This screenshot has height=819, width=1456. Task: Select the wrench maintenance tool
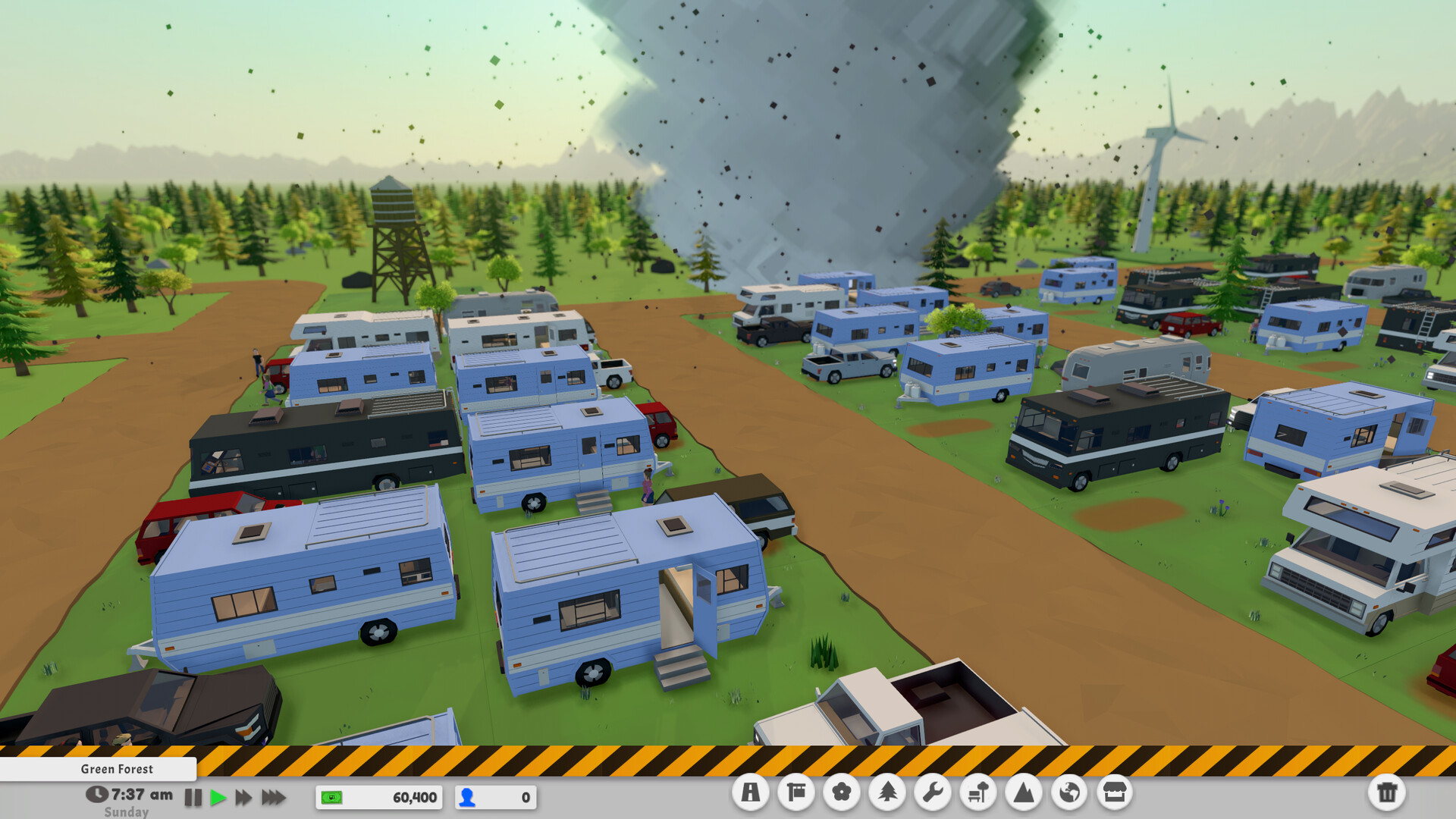(934, 793)
